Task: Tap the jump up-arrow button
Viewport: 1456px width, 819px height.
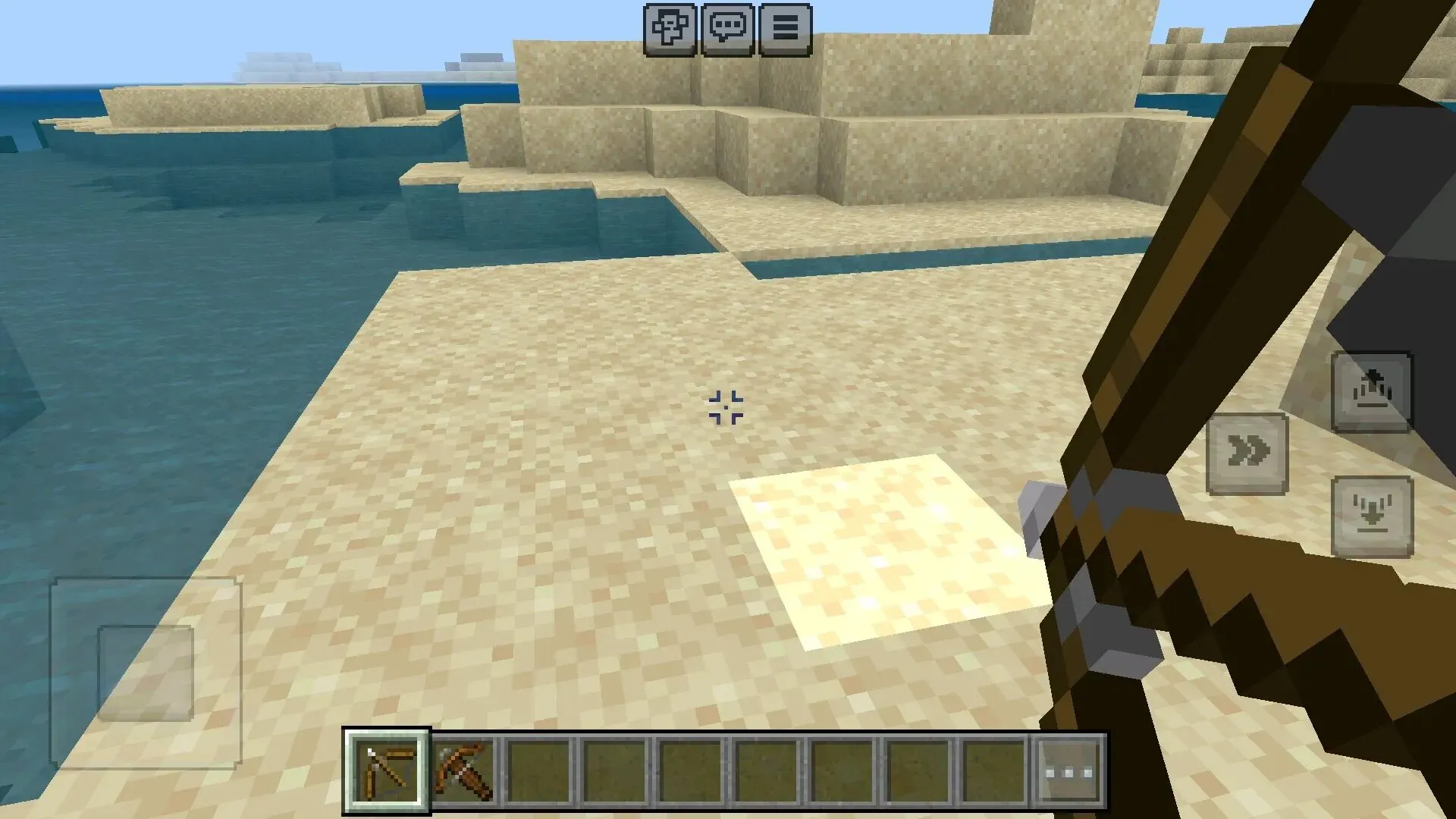Action: click(1372, 392)
